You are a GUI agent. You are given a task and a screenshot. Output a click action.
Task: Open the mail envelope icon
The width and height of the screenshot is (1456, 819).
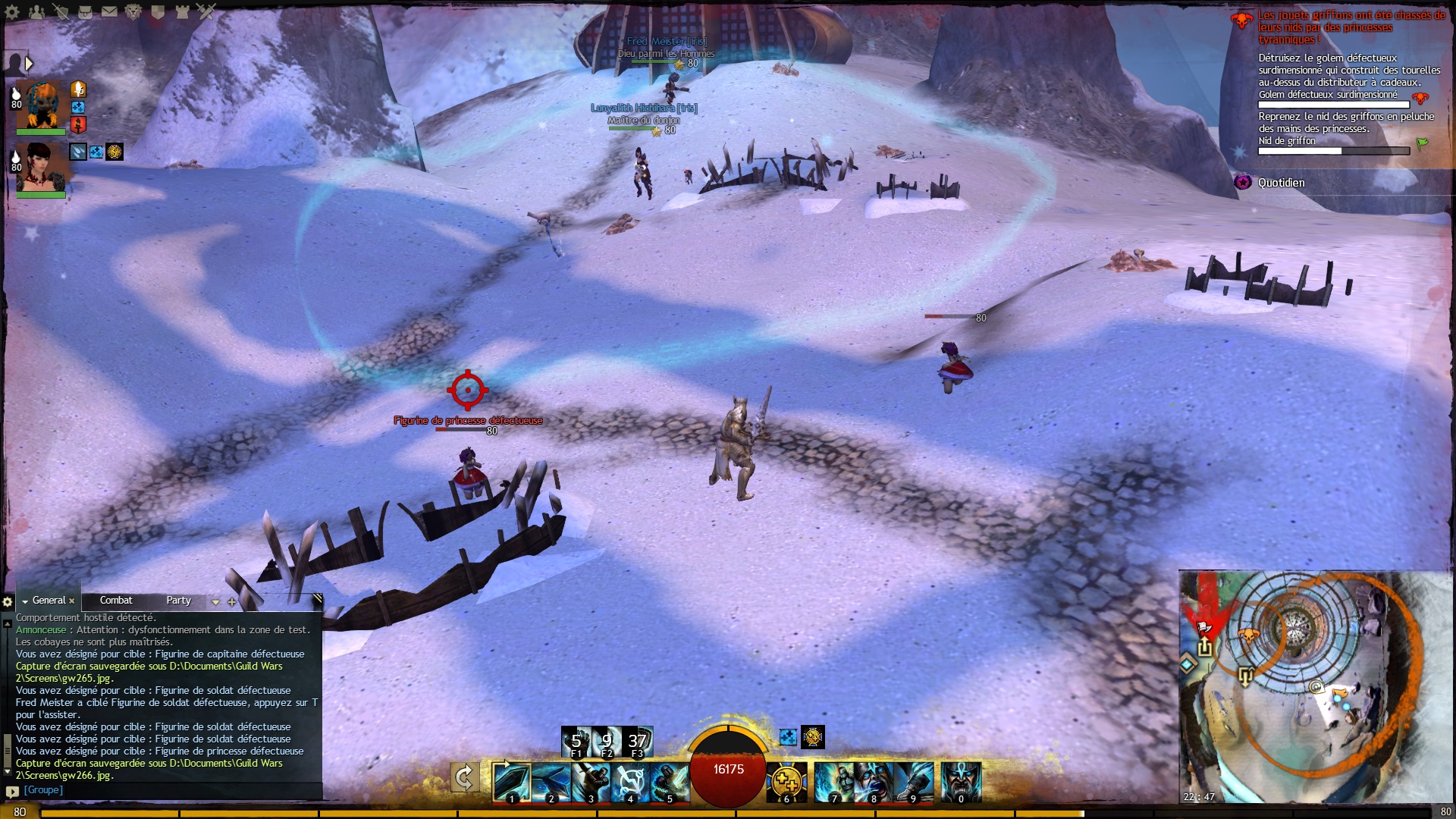click(x=109, y=12)
